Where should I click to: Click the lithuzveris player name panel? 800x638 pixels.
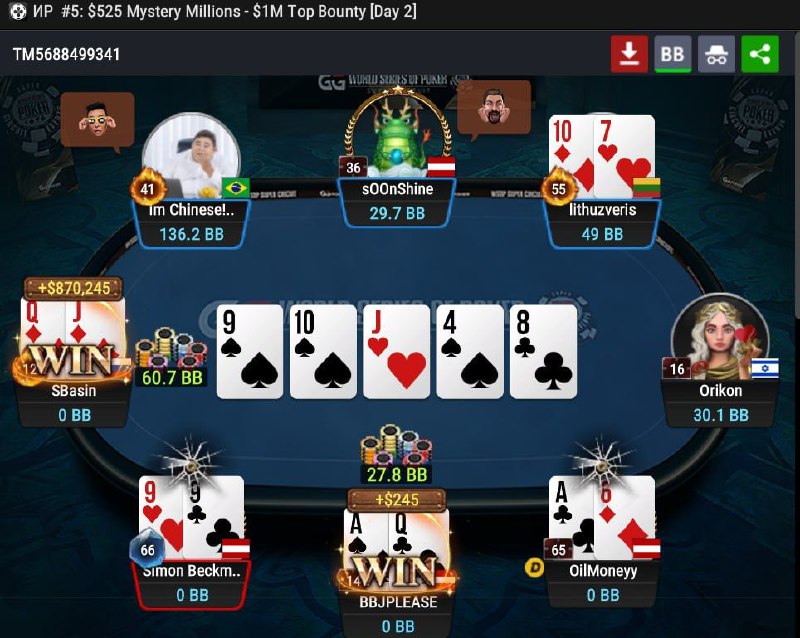coord(602,222)
